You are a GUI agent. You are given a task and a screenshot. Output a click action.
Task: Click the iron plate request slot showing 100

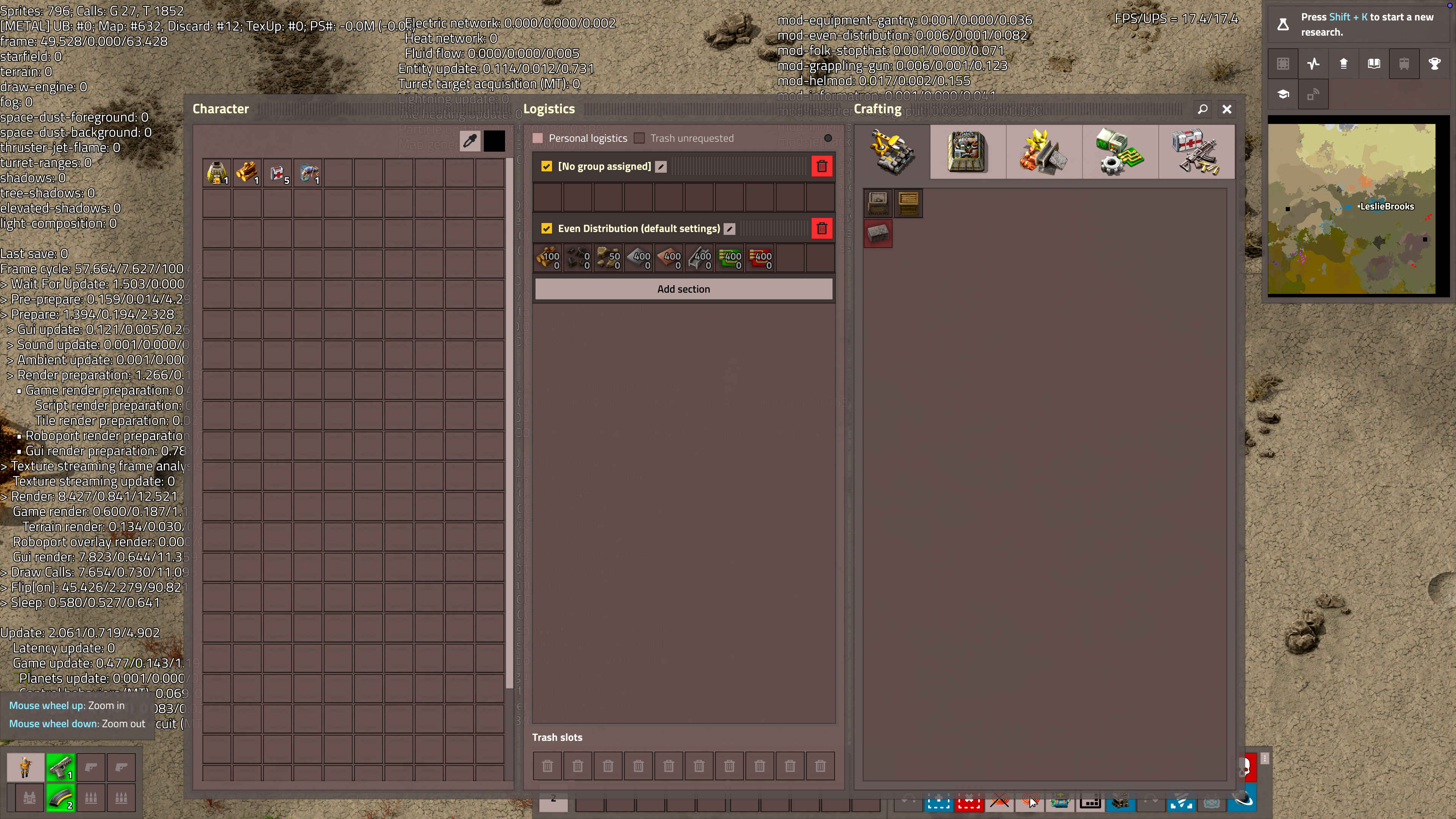(548, 258)
